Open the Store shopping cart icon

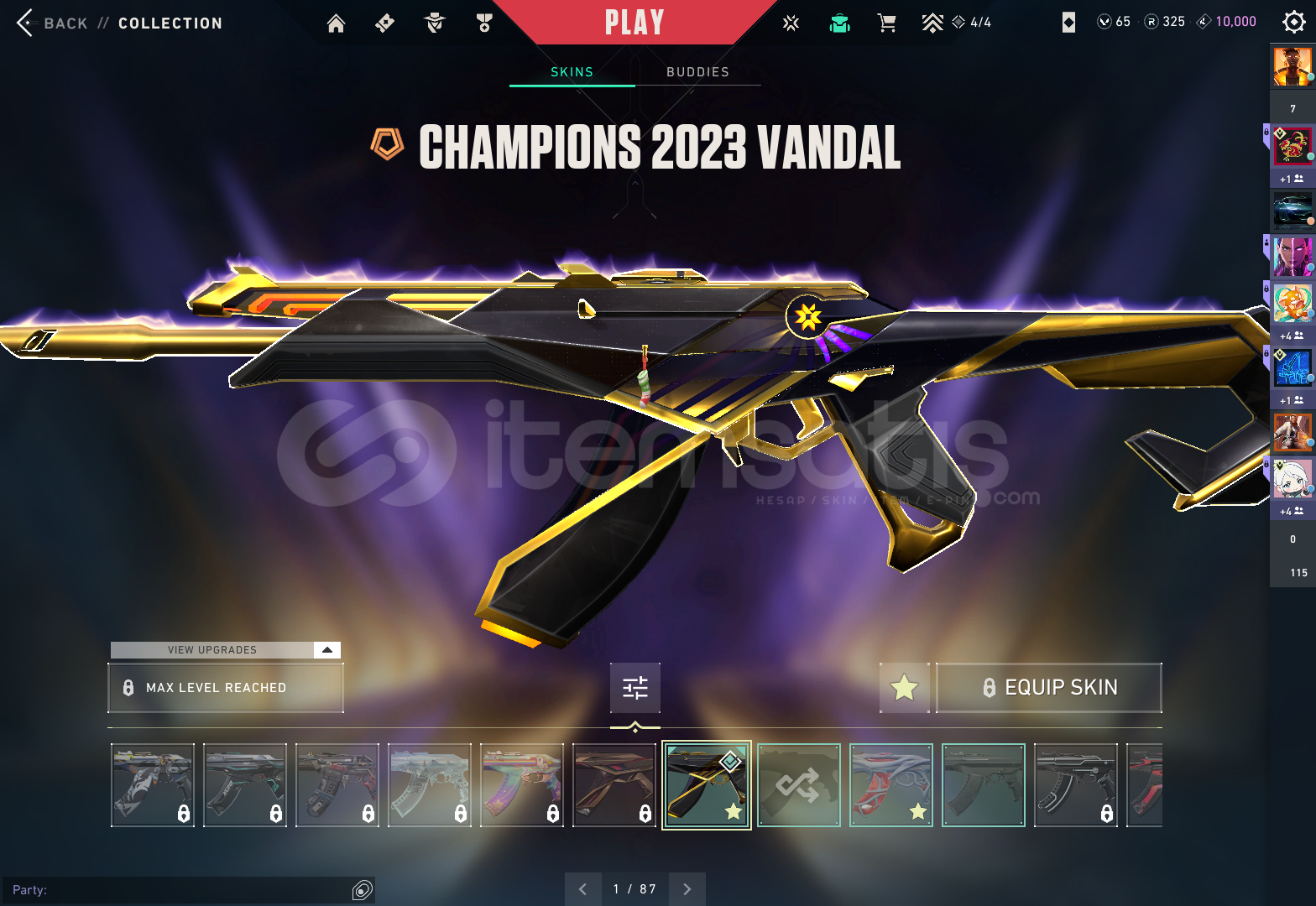(886, 23)
